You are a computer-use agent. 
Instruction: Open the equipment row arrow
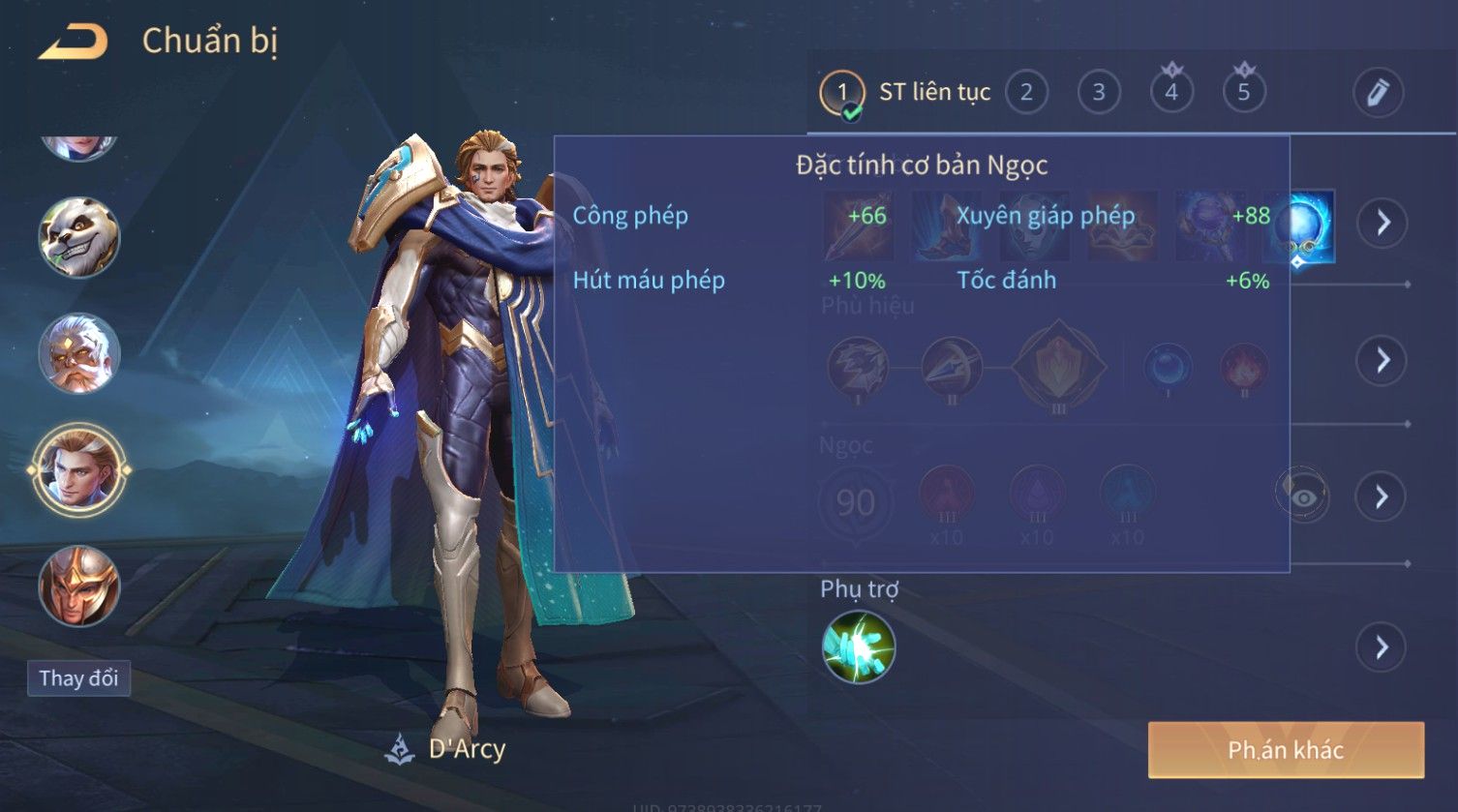1382,223
